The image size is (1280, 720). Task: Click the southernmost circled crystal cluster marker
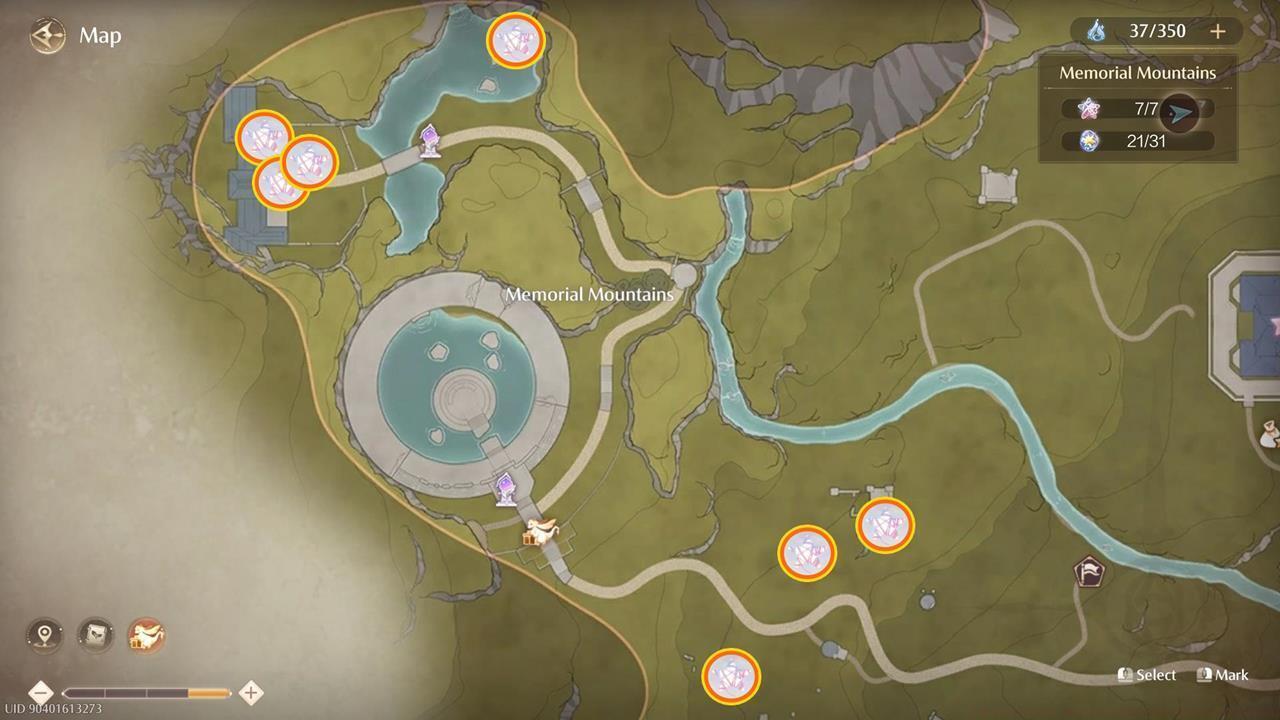(x=733, y=676)
